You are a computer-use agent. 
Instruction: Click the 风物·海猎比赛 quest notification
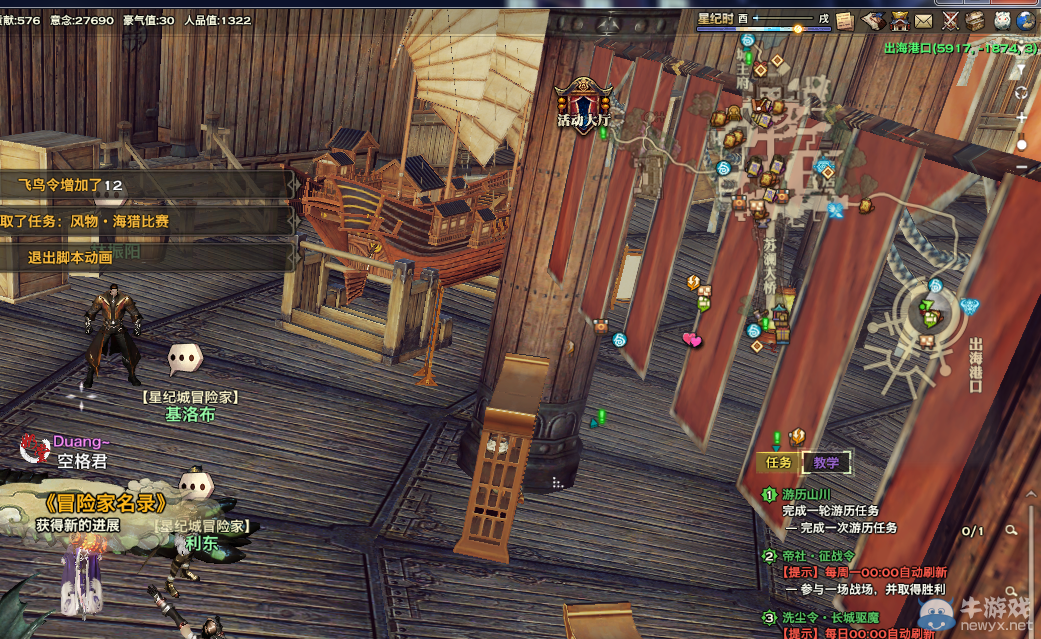(120, 221)
